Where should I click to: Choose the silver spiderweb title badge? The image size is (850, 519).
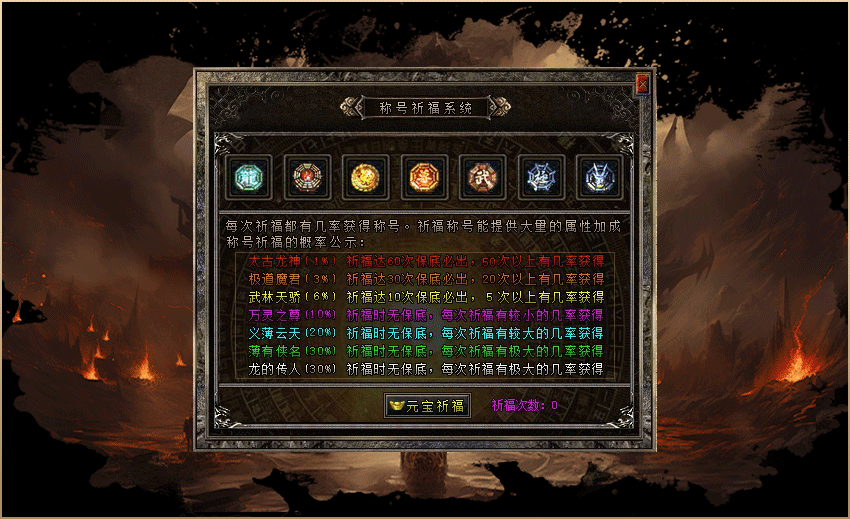(x=541, y=178)
